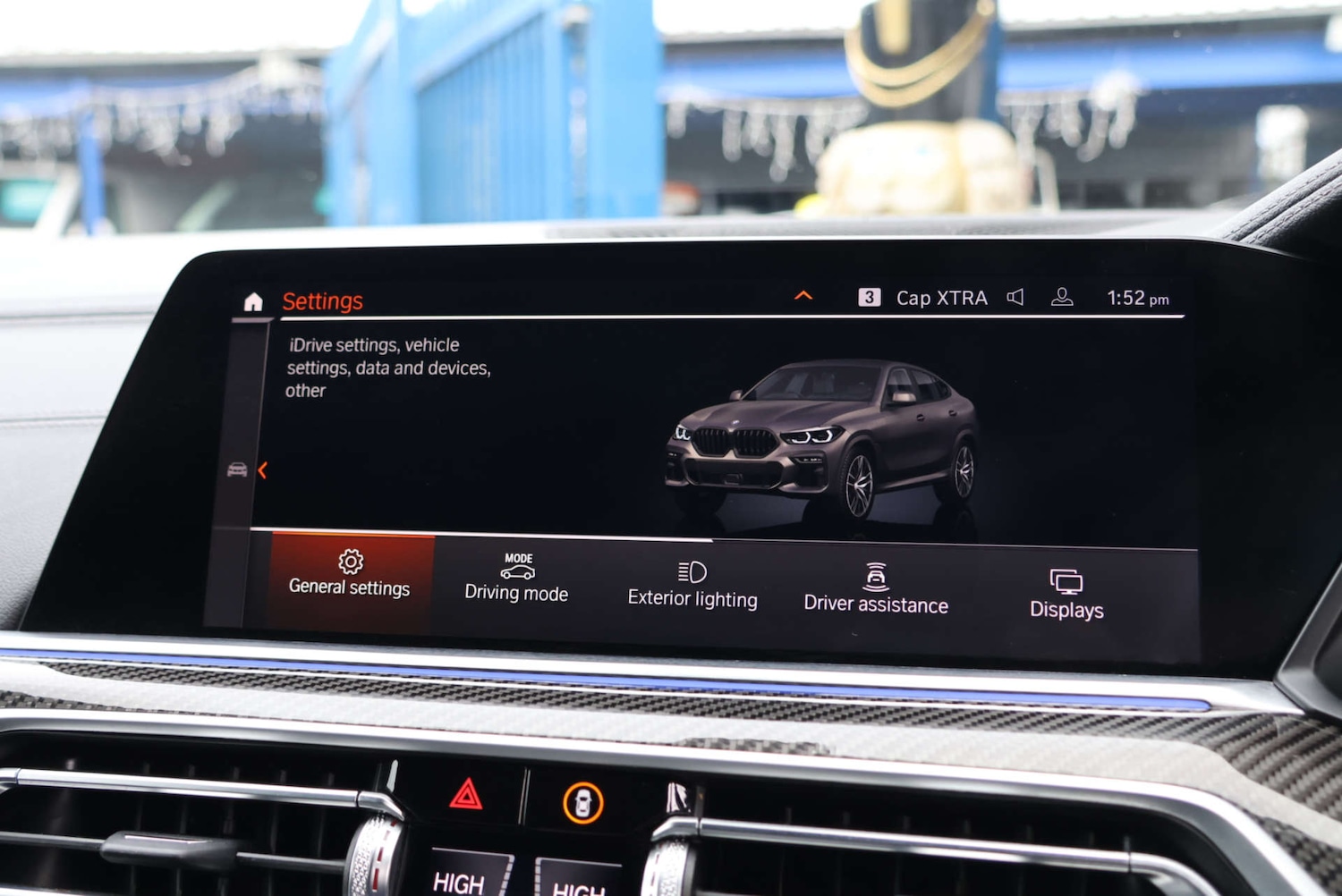Select the vehicle icon in the left sidebar
The image size is (1342, 896).
pos(237,469)
